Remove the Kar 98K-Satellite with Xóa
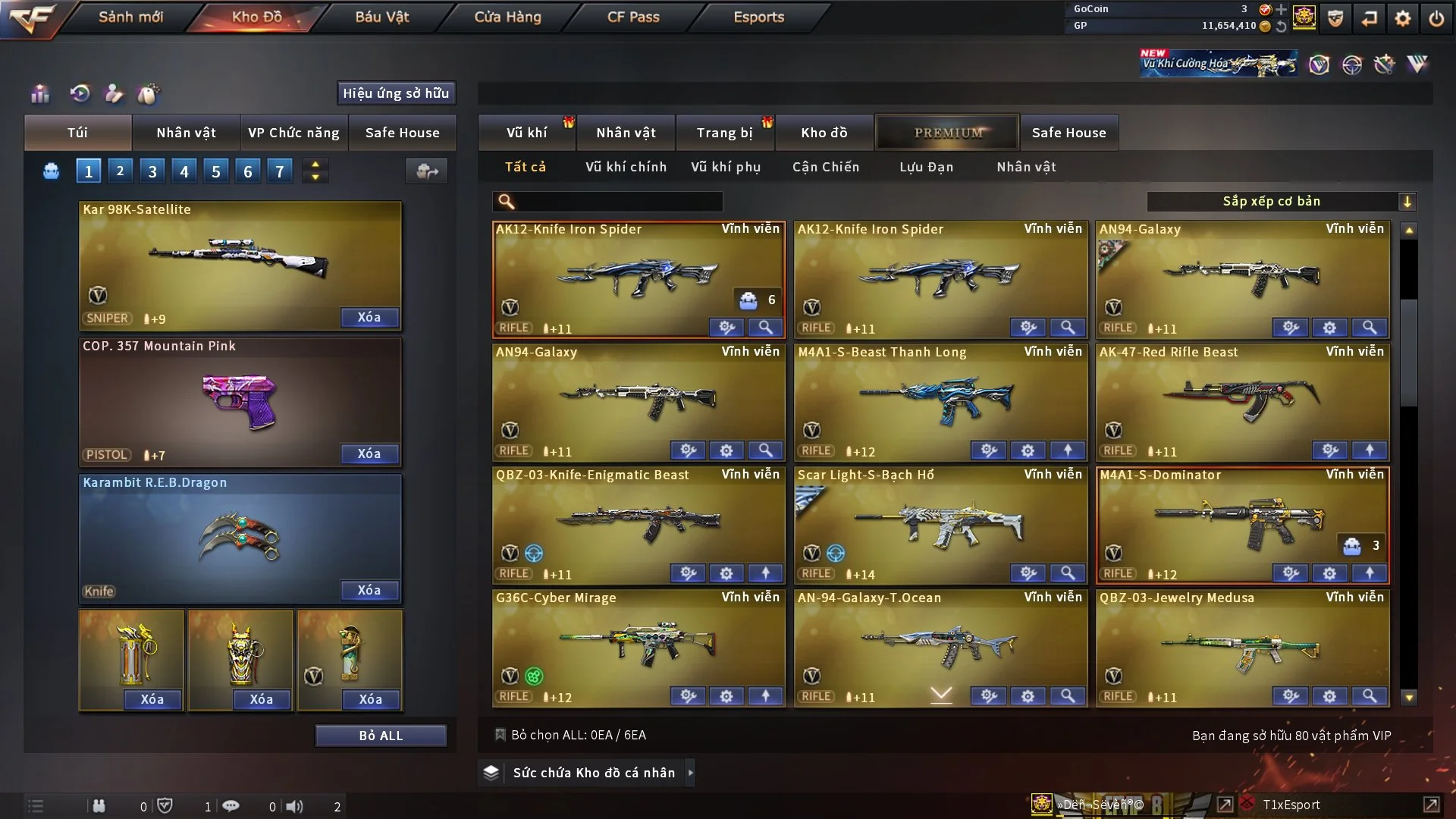The height and width of the screenshot is (819, 1456). (369, 317)
